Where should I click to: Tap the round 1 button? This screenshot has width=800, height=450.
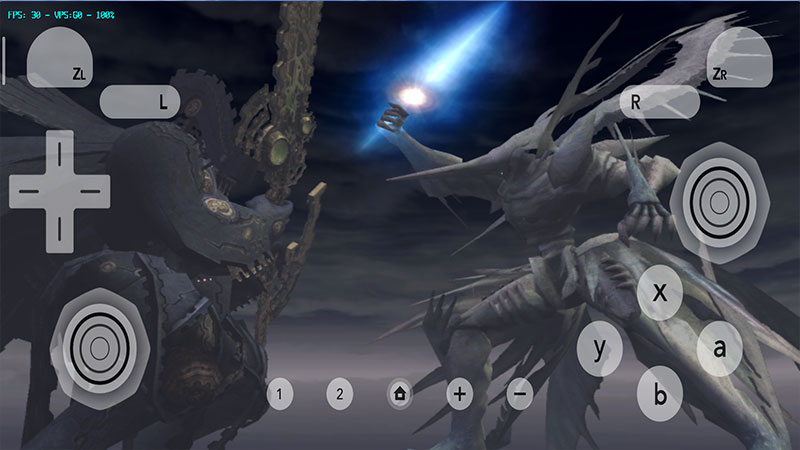coord(280,394)
